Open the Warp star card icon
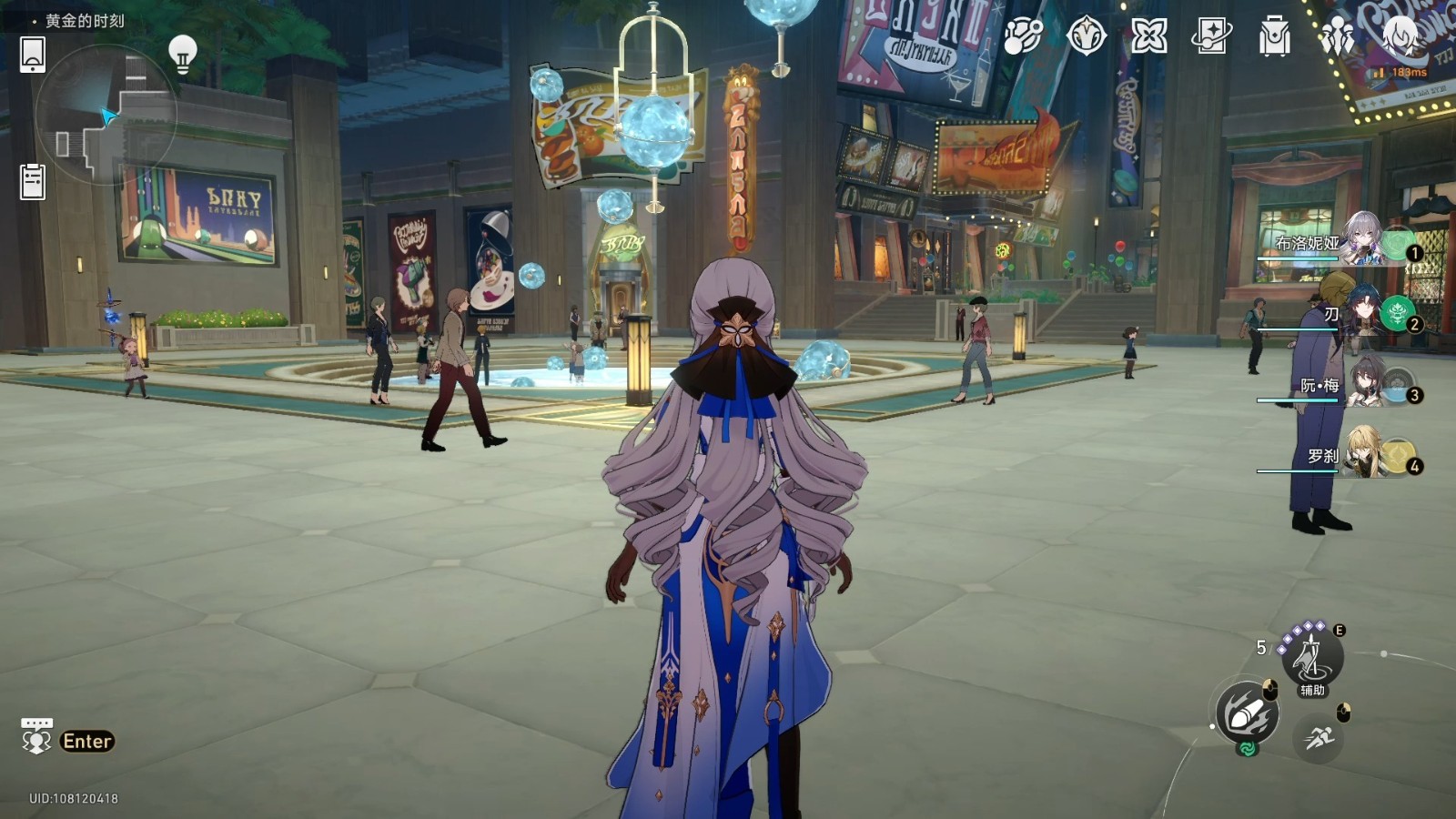Image resolution: width=1456 pixels, height=819 pixels. click(1211, 36)
